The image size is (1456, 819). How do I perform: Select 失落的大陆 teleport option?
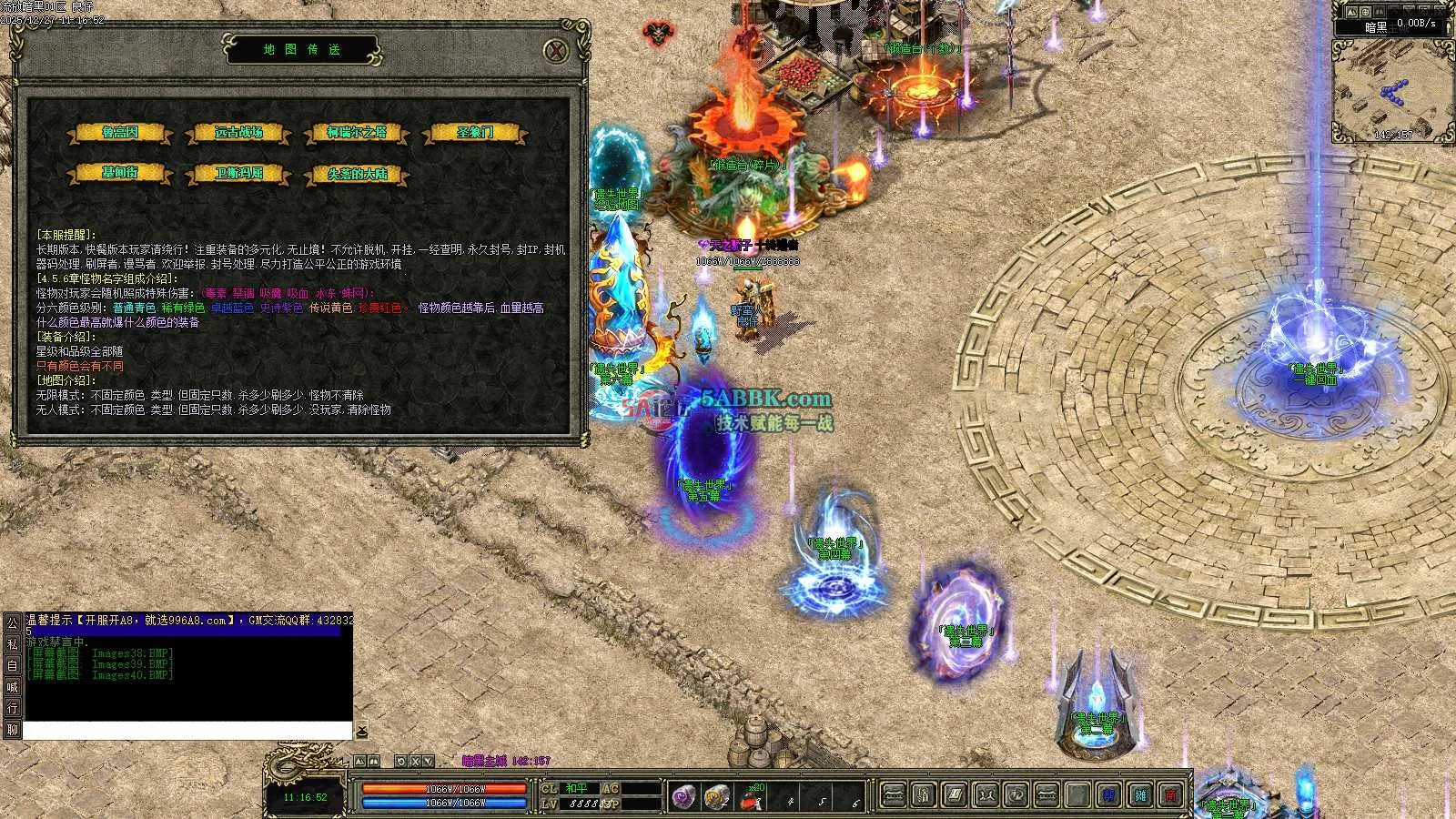[x=357, y=173]
